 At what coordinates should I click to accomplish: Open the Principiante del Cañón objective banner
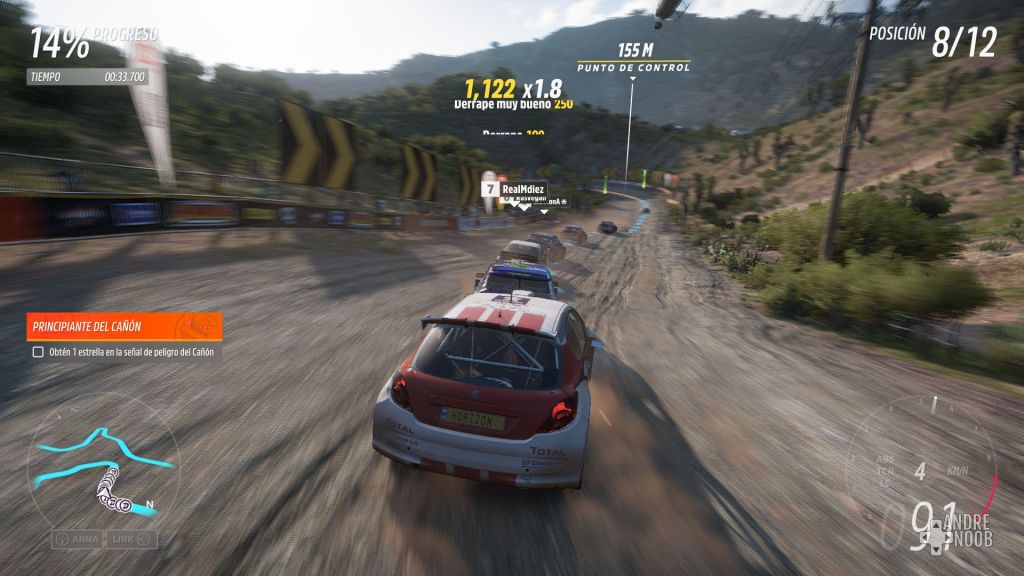pyautogui.click(x=124, y=326)
